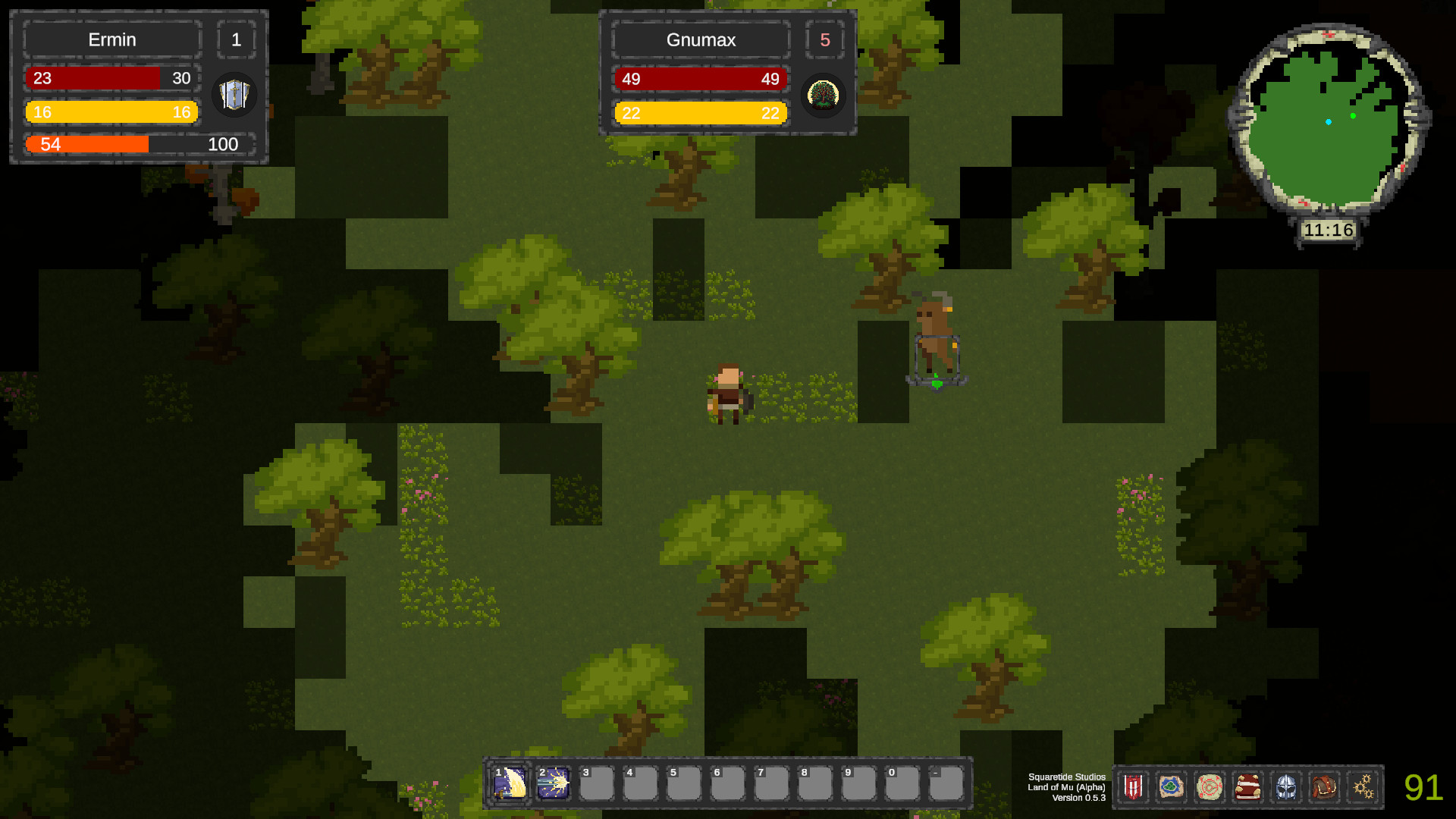The width and height of the screenshot is (1456, 819).
Task: Open the quest banner icon
Action: point(1132,787)
